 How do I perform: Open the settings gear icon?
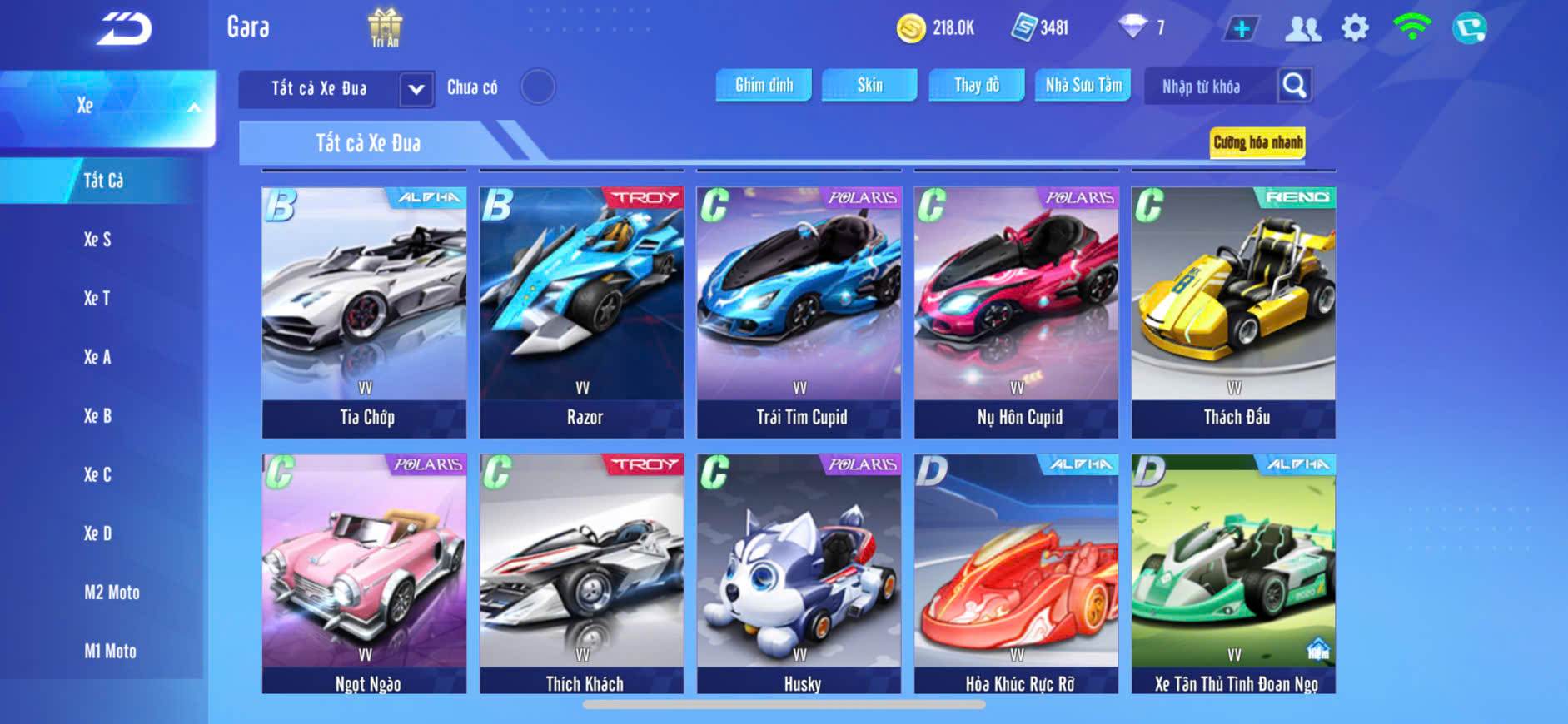point(1355,28)
